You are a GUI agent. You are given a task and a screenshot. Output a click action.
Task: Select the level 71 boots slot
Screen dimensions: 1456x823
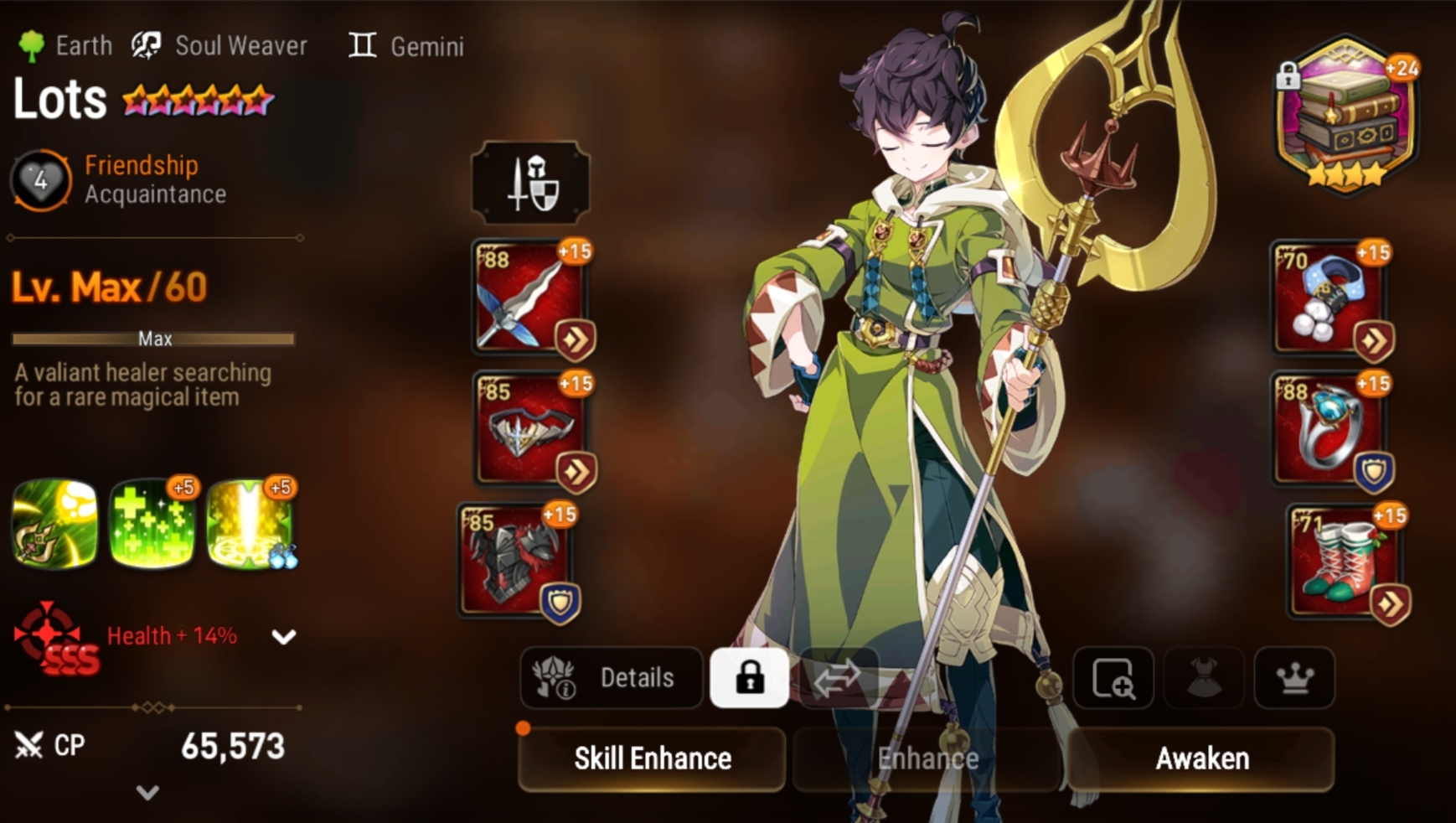pos(1345,562)
